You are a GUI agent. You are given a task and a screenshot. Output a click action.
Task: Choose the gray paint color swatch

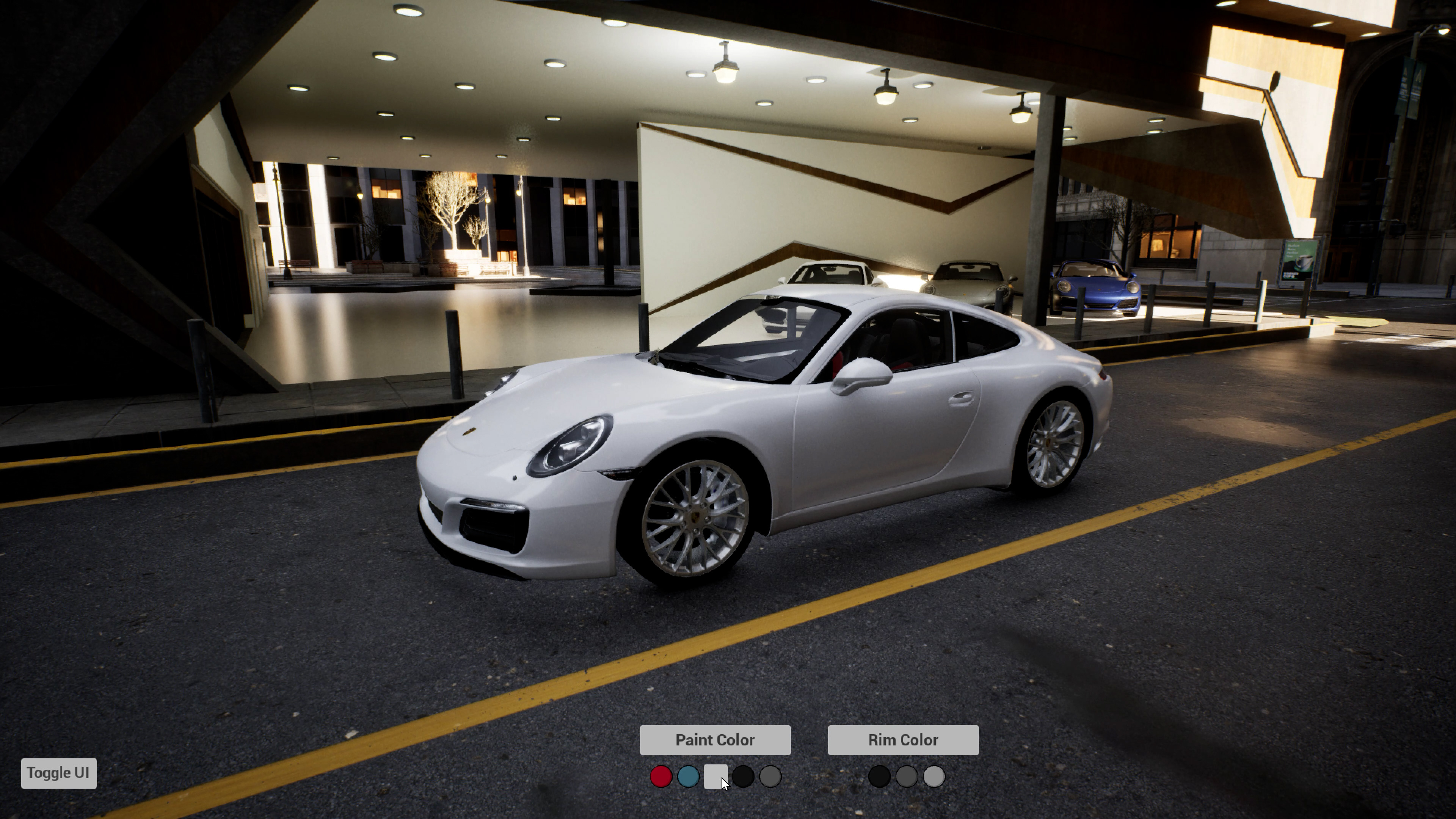click(770, 777)
